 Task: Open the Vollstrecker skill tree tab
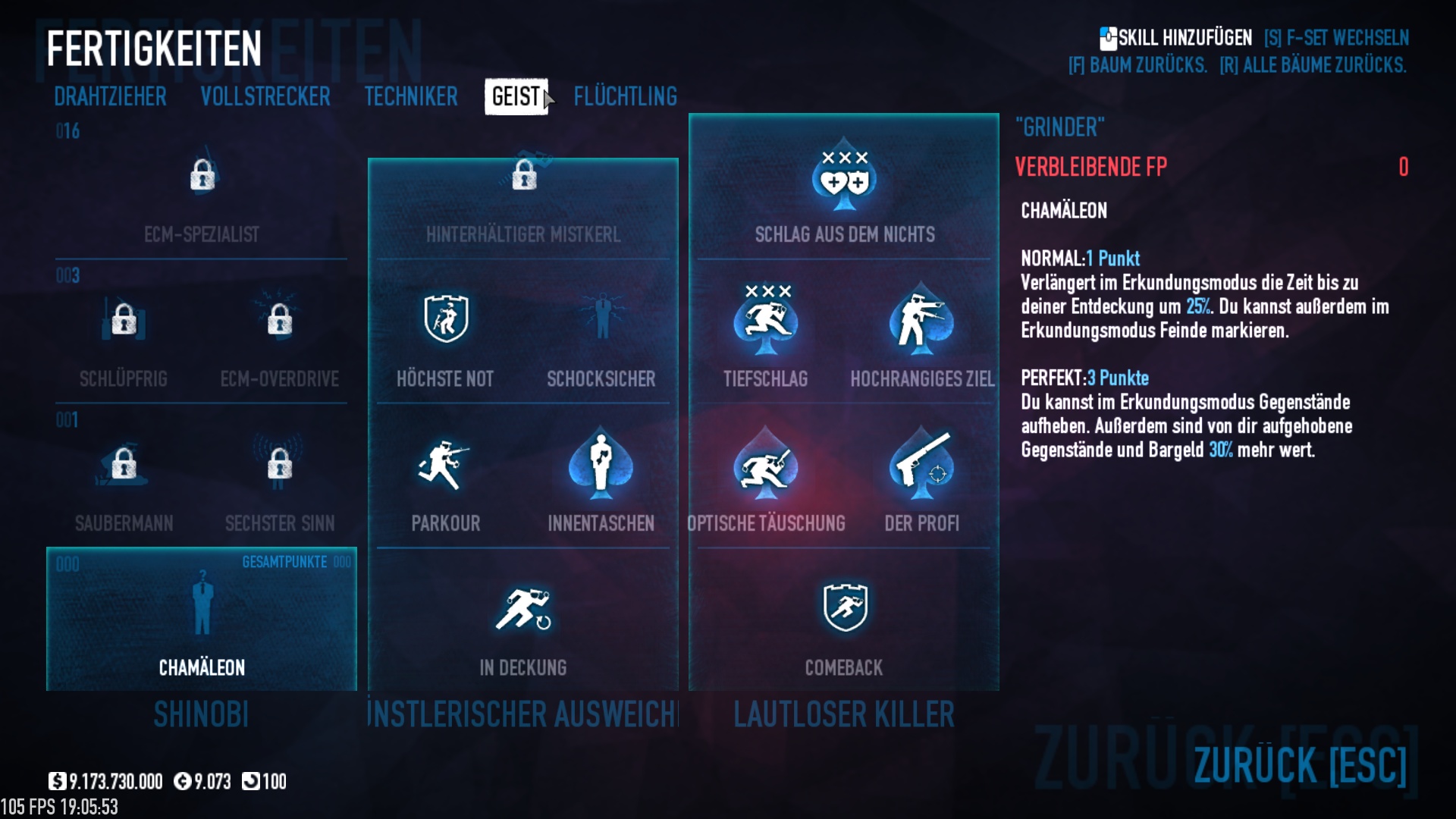(x=265, y=96)
